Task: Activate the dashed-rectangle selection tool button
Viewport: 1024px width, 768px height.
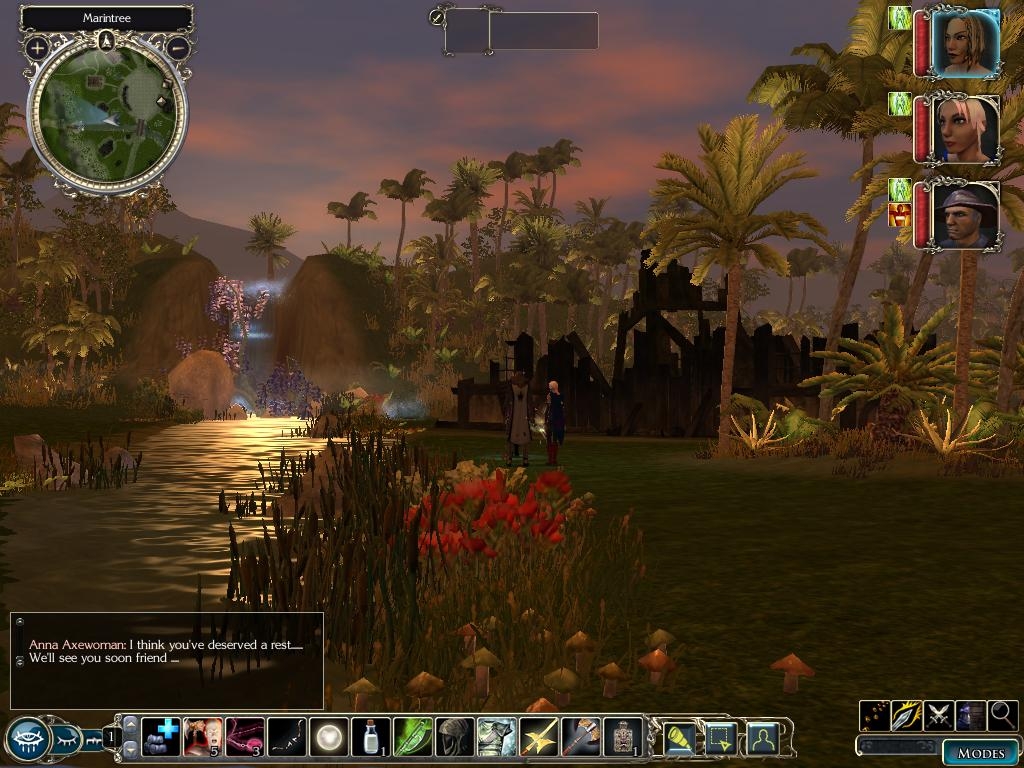Action: pos(721,738)
